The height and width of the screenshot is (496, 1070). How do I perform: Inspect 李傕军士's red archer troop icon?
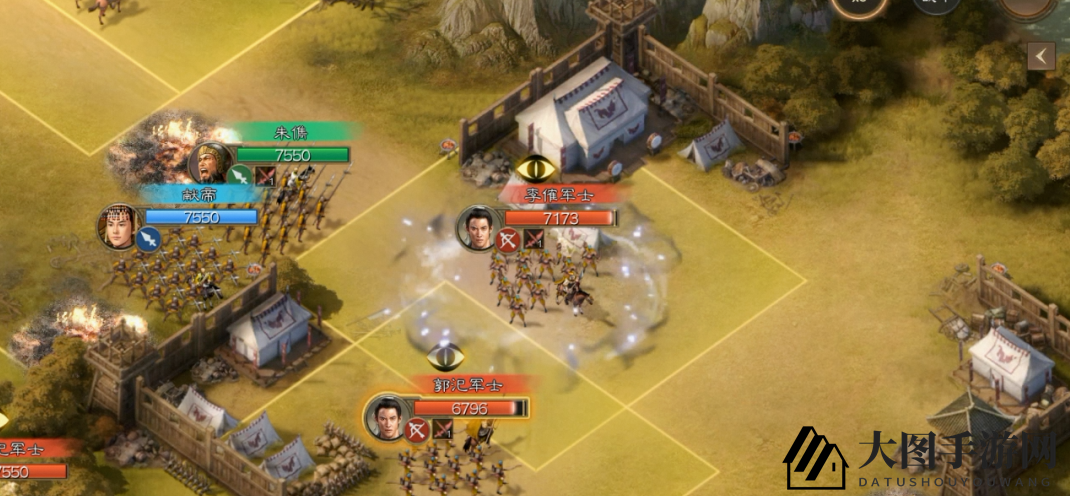508,240
